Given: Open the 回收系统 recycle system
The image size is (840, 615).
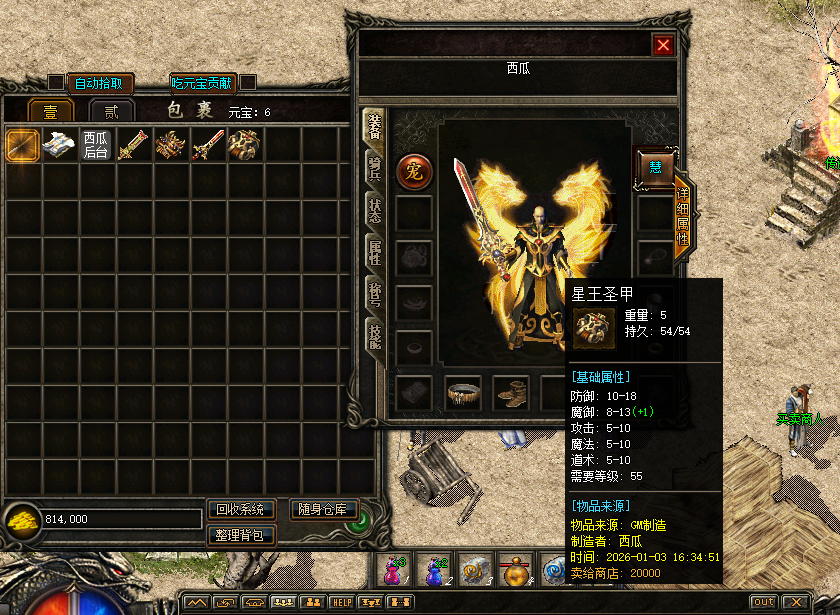Looking at the screenshot, I should [x=240, y=510].
